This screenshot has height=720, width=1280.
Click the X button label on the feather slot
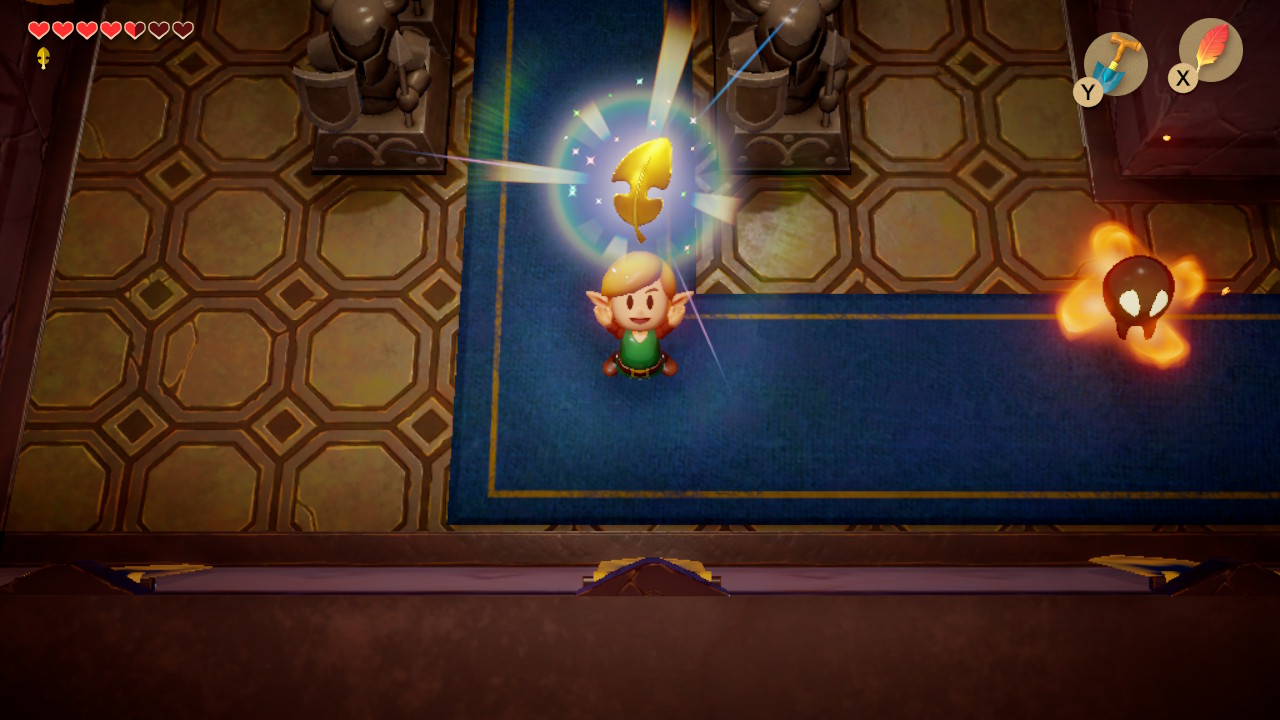(1181, 79)
